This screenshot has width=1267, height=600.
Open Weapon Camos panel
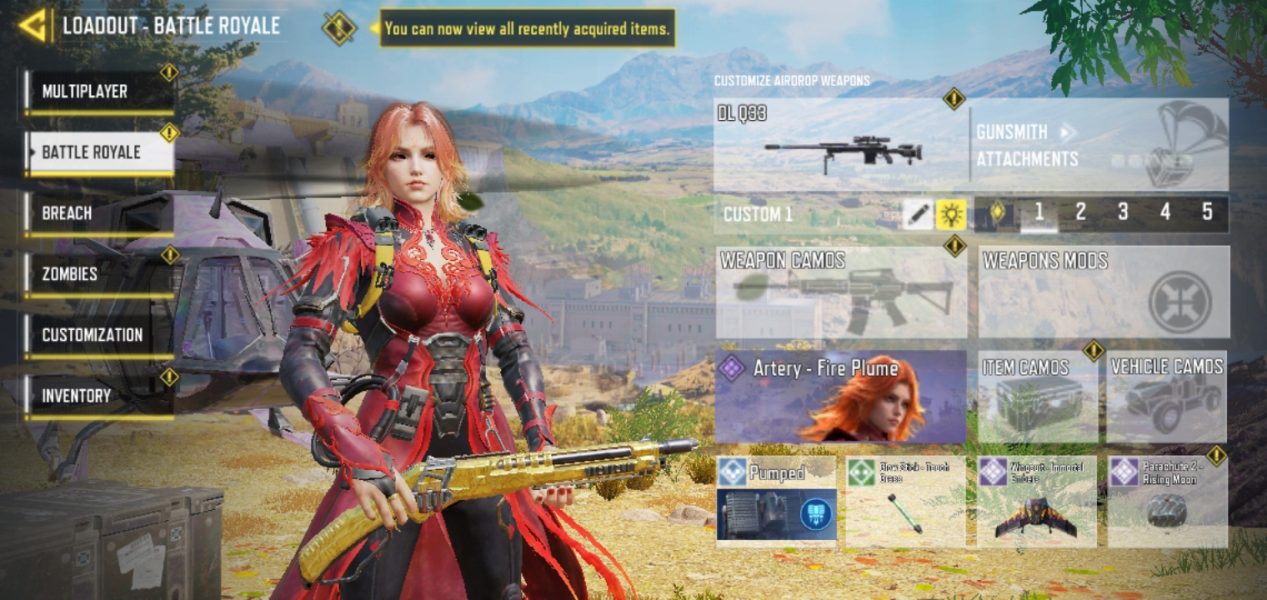coord(841,293)
